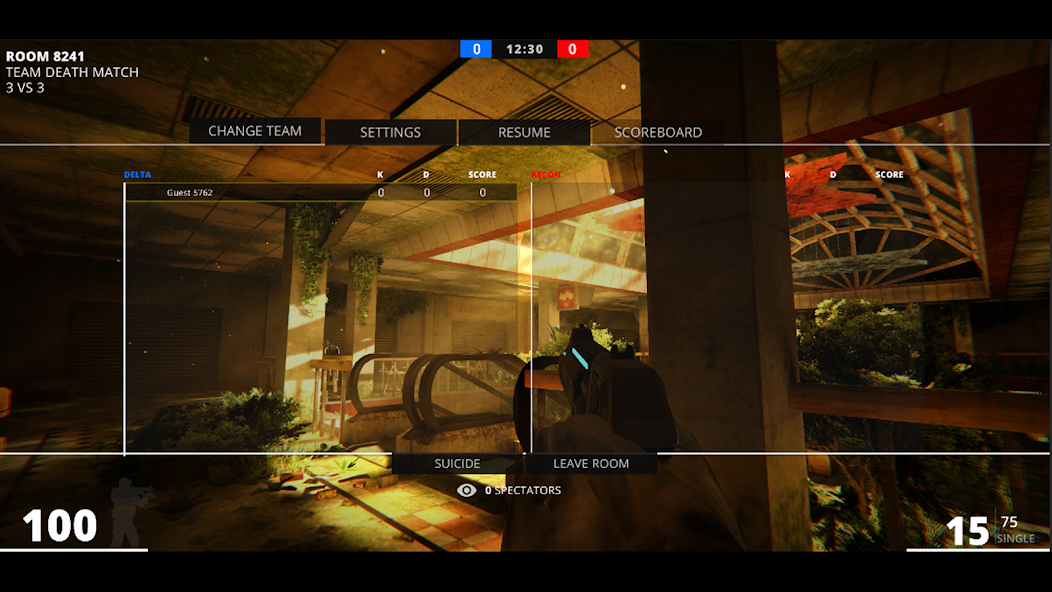This screenshot has height=592, width=1052.
Task: Switch to the Scoreboard tab
Action: coord(658,132)
